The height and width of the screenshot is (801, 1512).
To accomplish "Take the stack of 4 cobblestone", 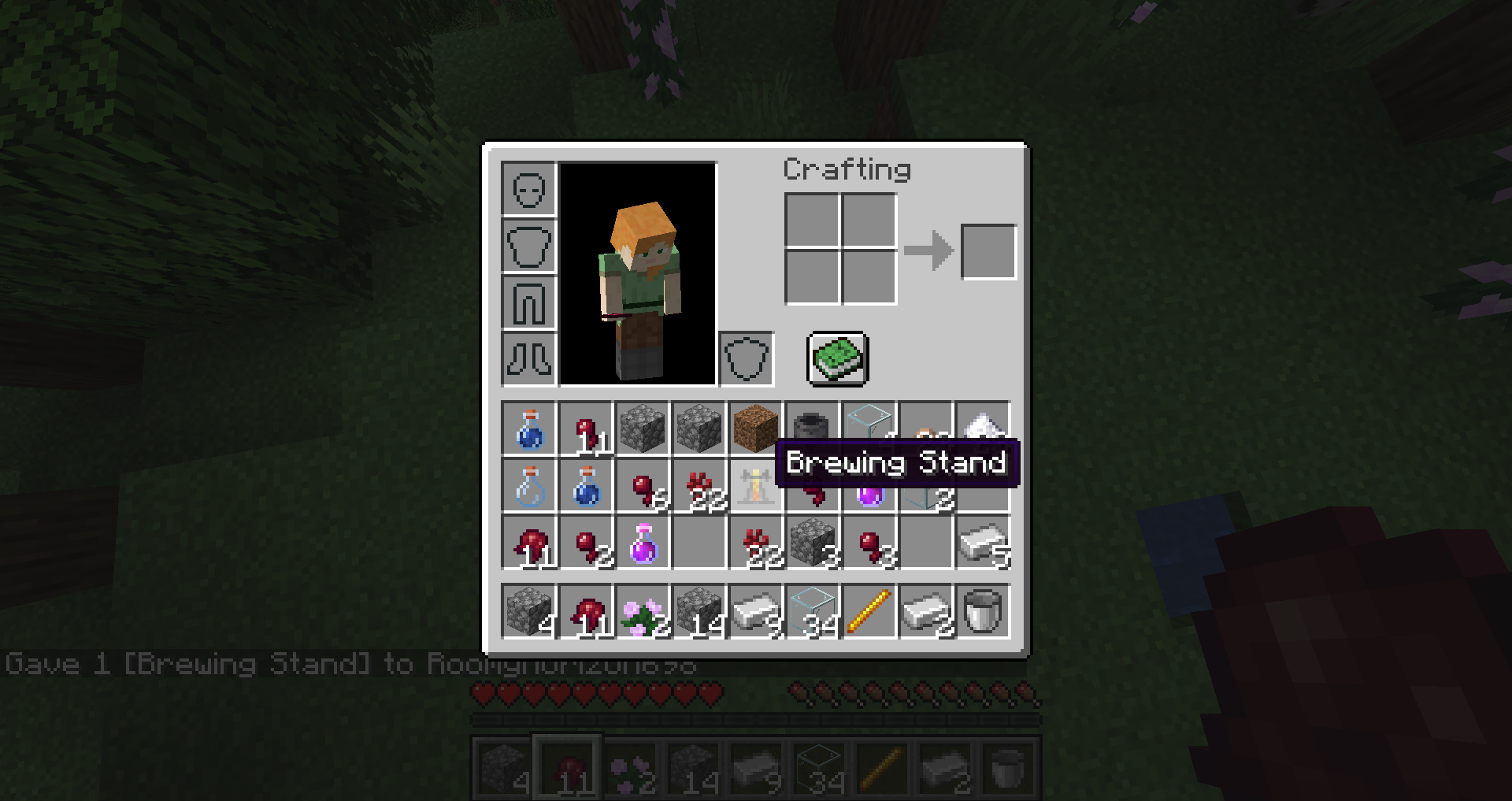I will click(528, 611).
